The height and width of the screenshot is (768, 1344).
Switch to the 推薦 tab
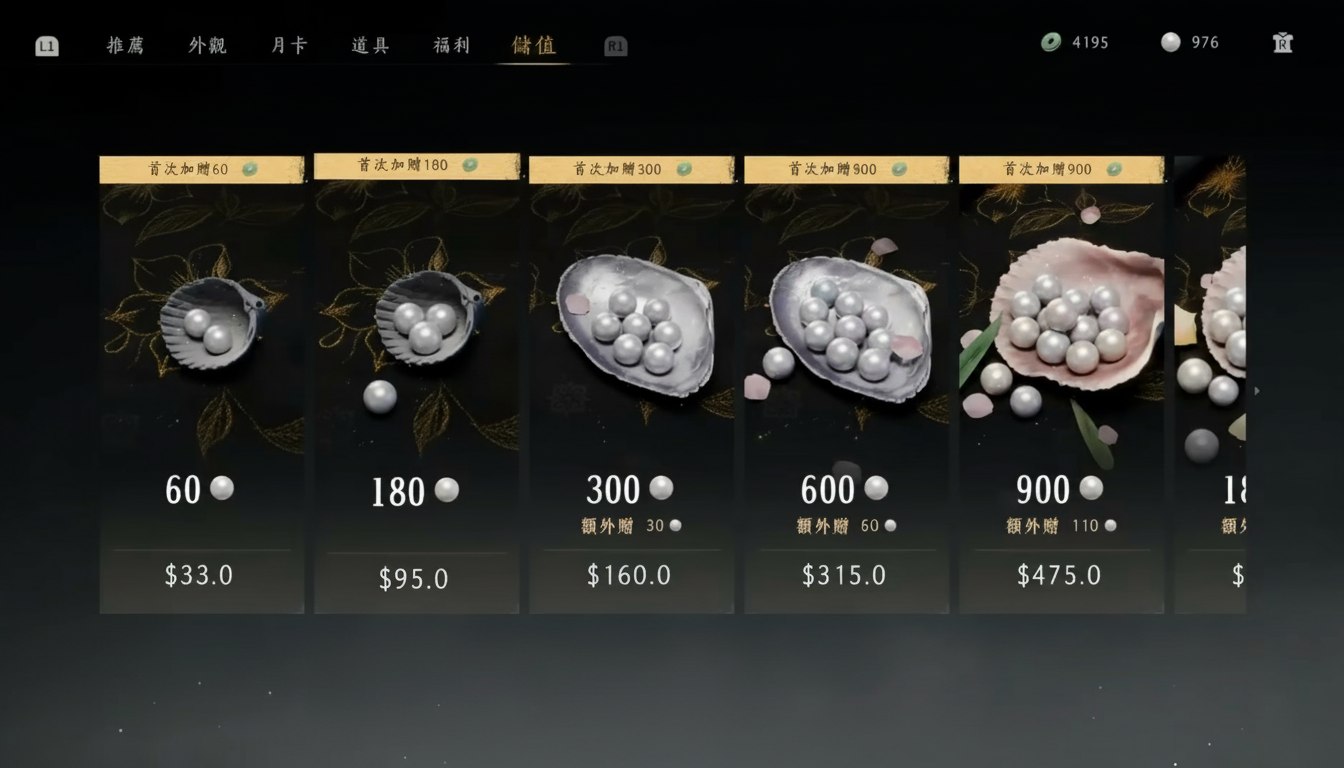pos(125,45)
